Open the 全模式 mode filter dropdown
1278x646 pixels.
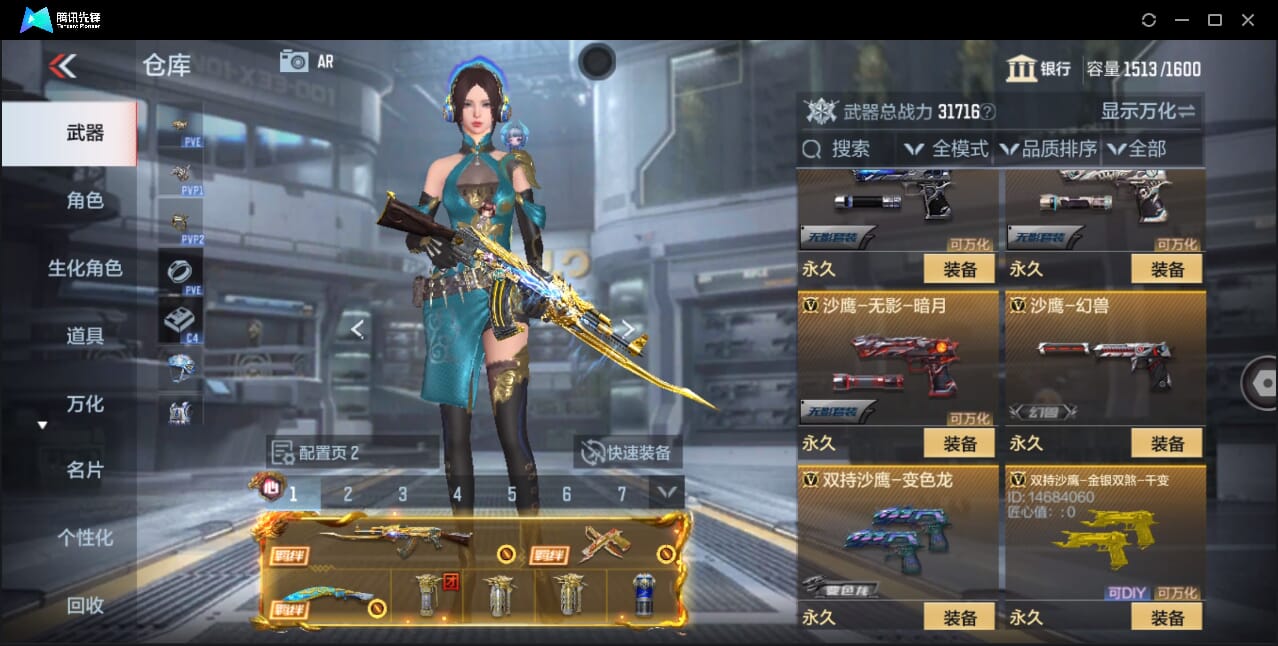tap(947, 149)
